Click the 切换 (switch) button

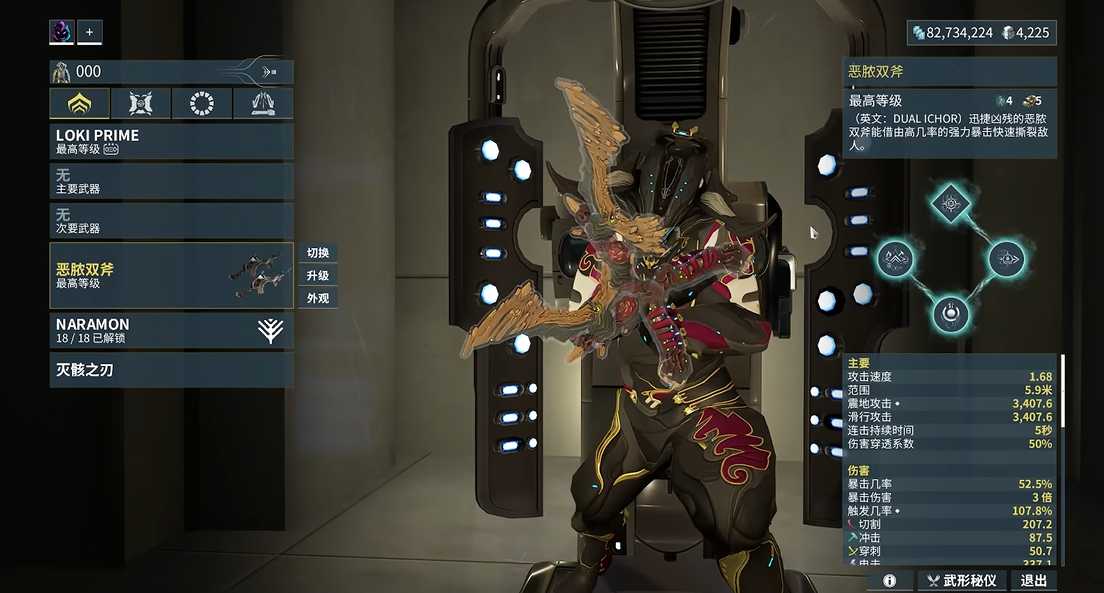click(x=318, y=253)
